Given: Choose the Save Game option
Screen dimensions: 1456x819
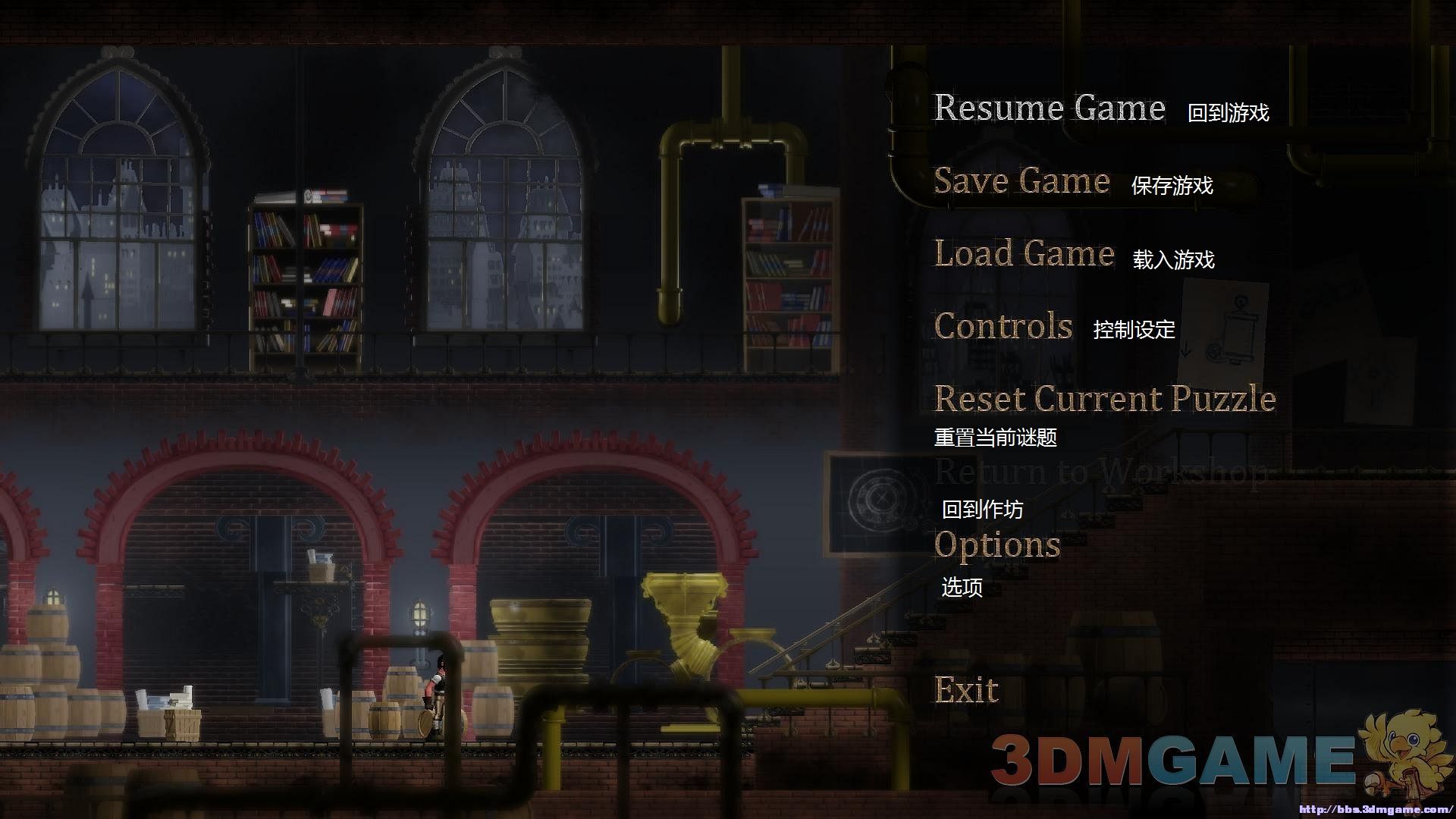Looking at the screenshot, I should (1021, 181).
